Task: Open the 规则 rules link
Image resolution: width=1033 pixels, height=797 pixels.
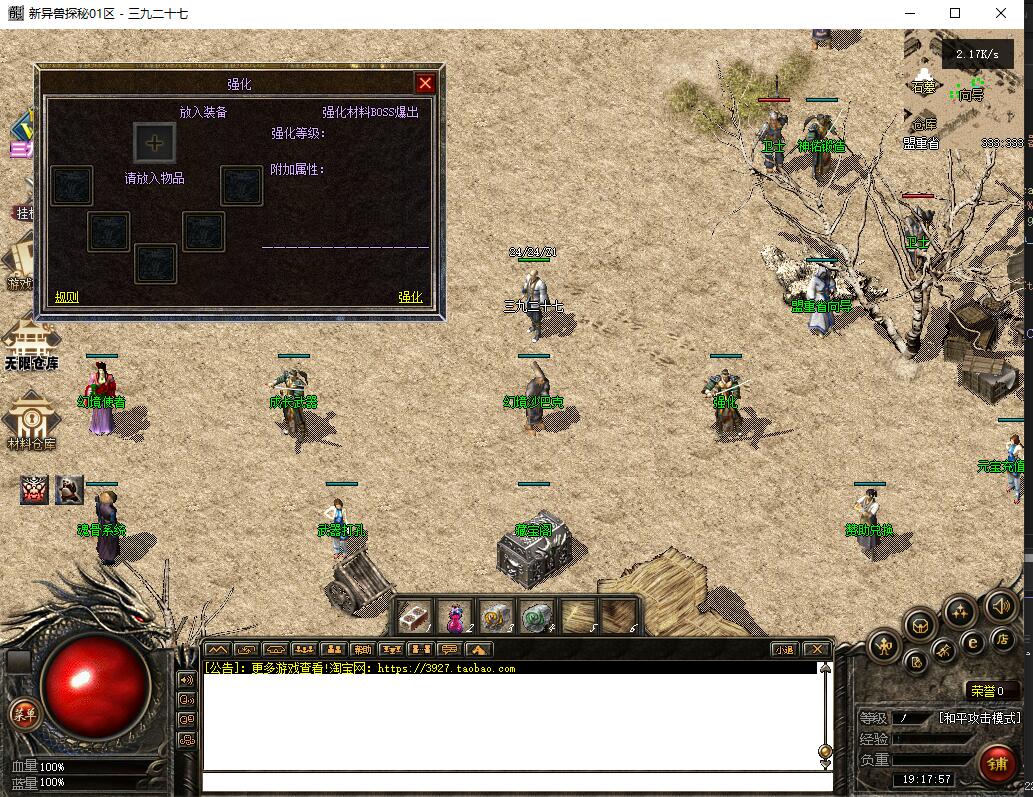Action: pos(67,297)
